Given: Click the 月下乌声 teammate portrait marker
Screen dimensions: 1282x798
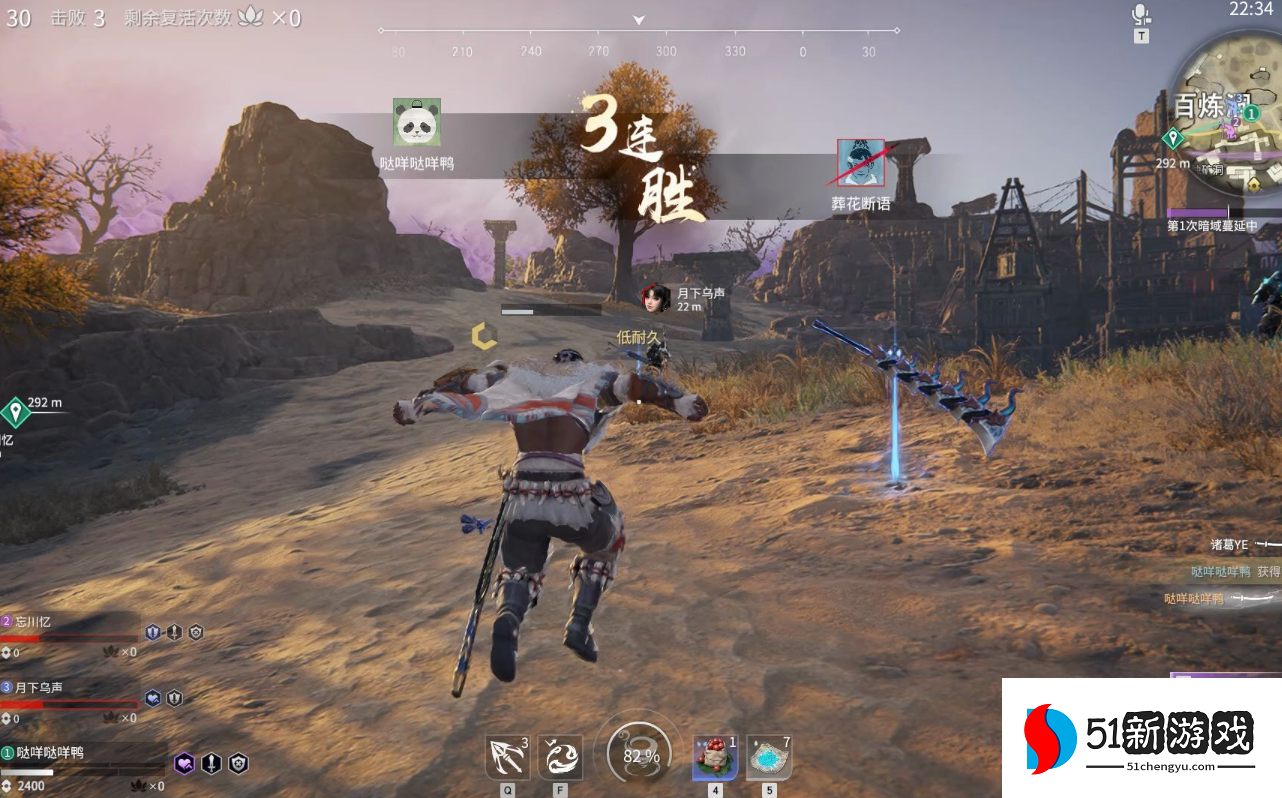Looking at the screenshot, I should point(655,298).
